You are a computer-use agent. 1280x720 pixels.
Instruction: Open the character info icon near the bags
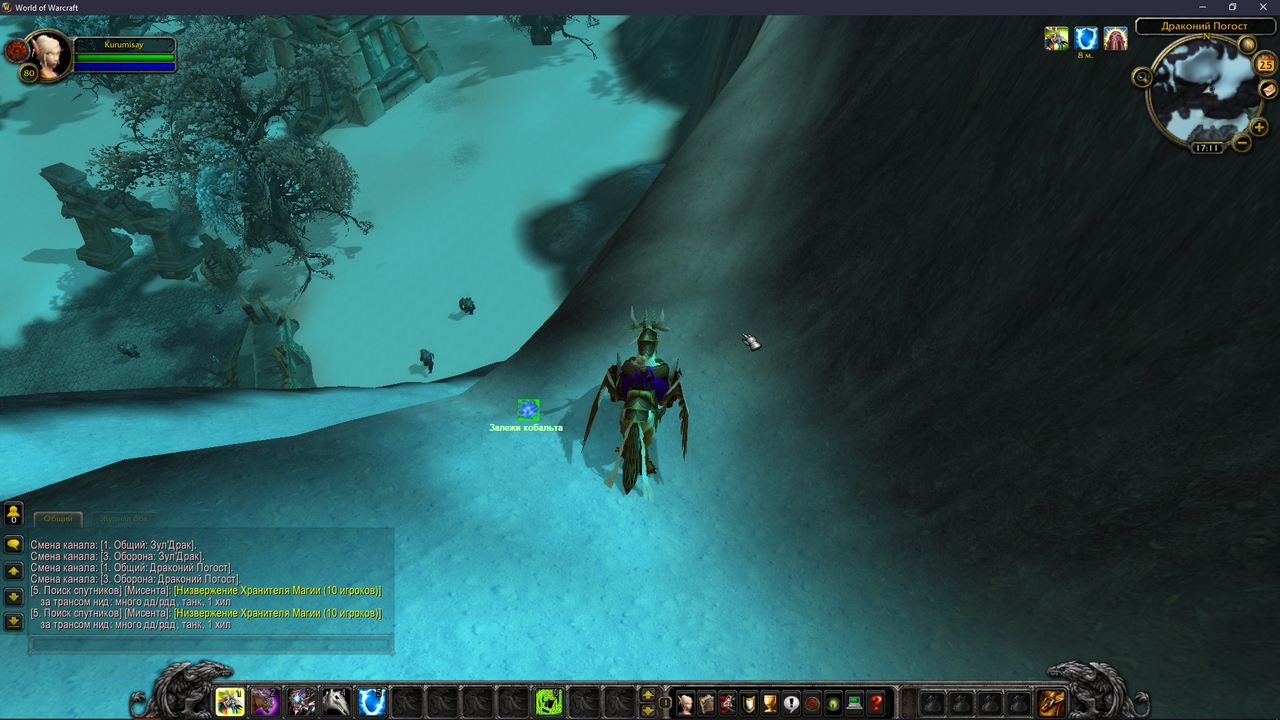coord(685,702)
